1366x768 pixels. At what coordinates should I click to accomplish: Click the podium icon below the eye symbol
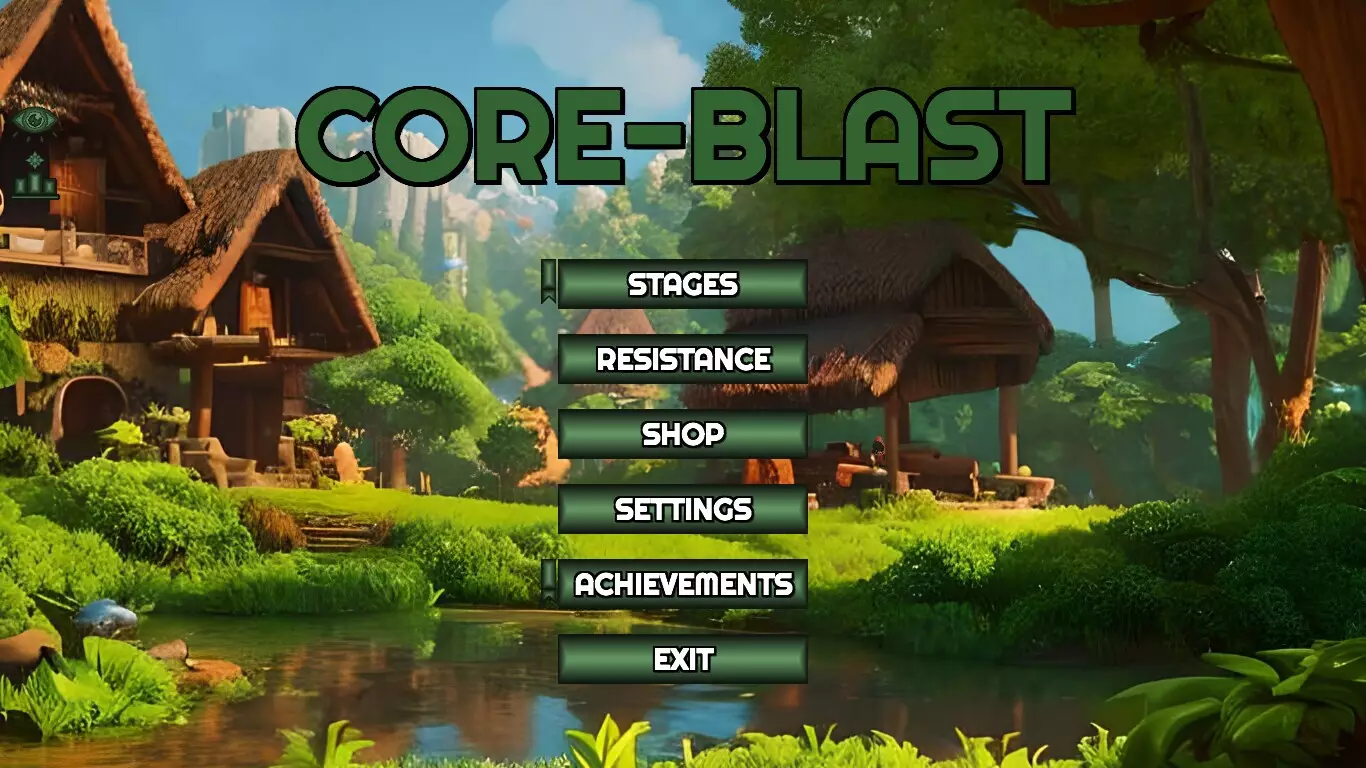click(x=35, y=186)
